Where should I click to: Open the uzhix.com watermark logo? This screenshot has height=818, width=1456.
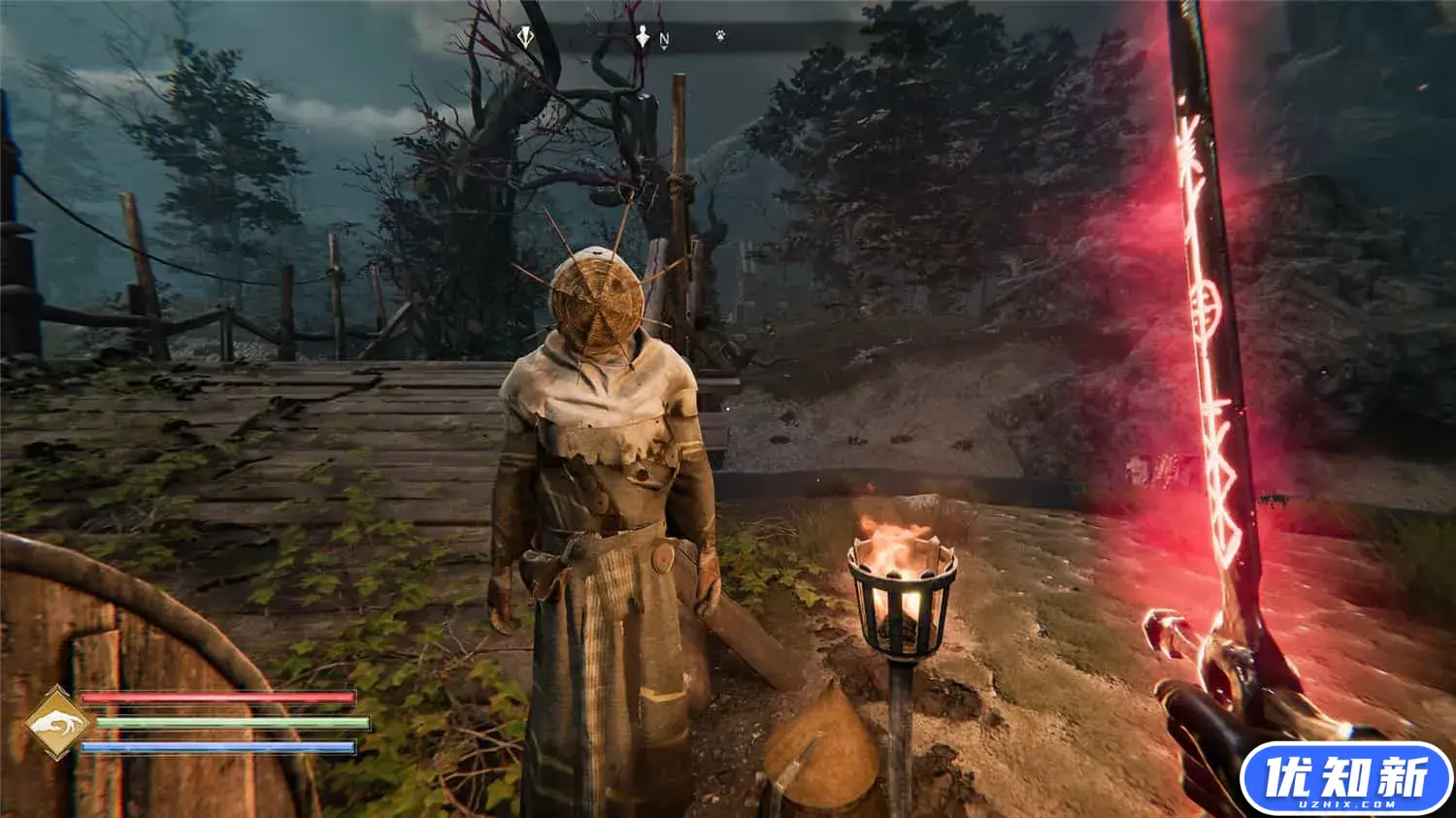[x=1345, y=779]
